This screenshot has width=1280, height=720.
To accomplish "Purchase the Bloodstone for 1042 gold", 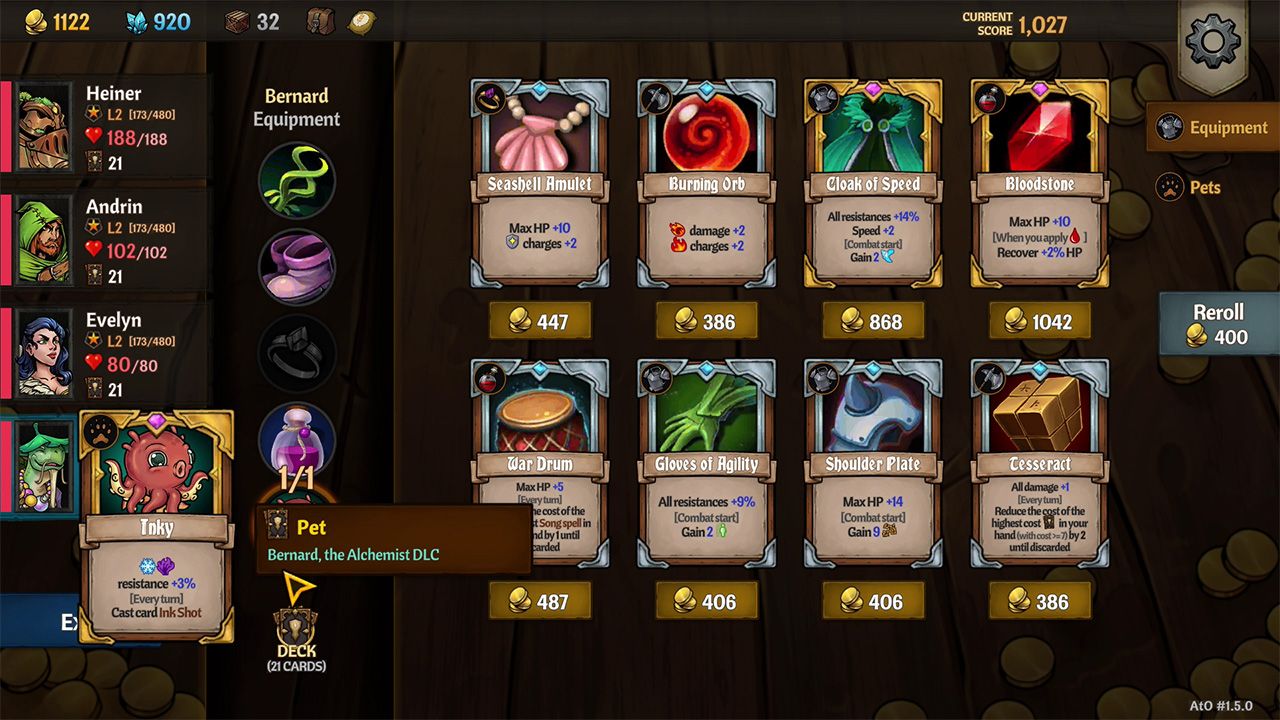I will click(x=1040, y=321).
